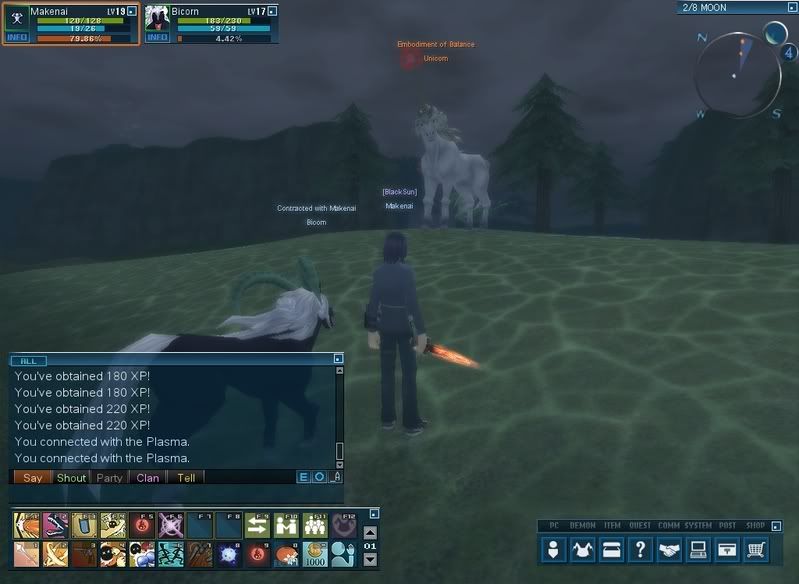Screen dimensions: 799x584
Task: Open the Post mailbox menu
Action: point(728,549)
